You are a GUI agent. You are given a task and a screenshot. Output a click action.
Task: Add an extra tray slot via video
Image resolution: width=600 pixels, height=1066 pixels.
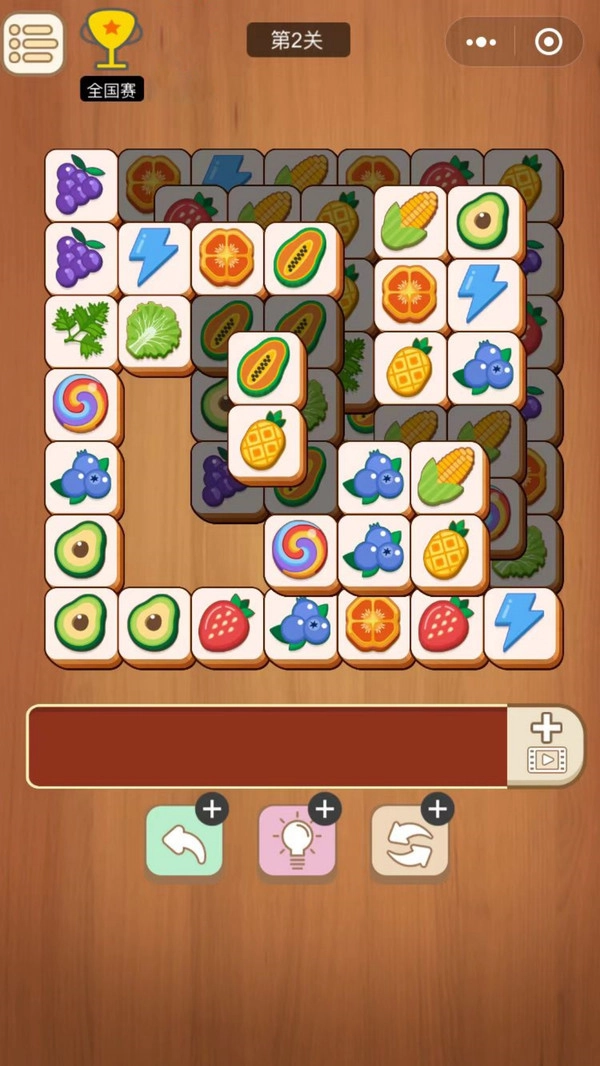coord(546,745)
